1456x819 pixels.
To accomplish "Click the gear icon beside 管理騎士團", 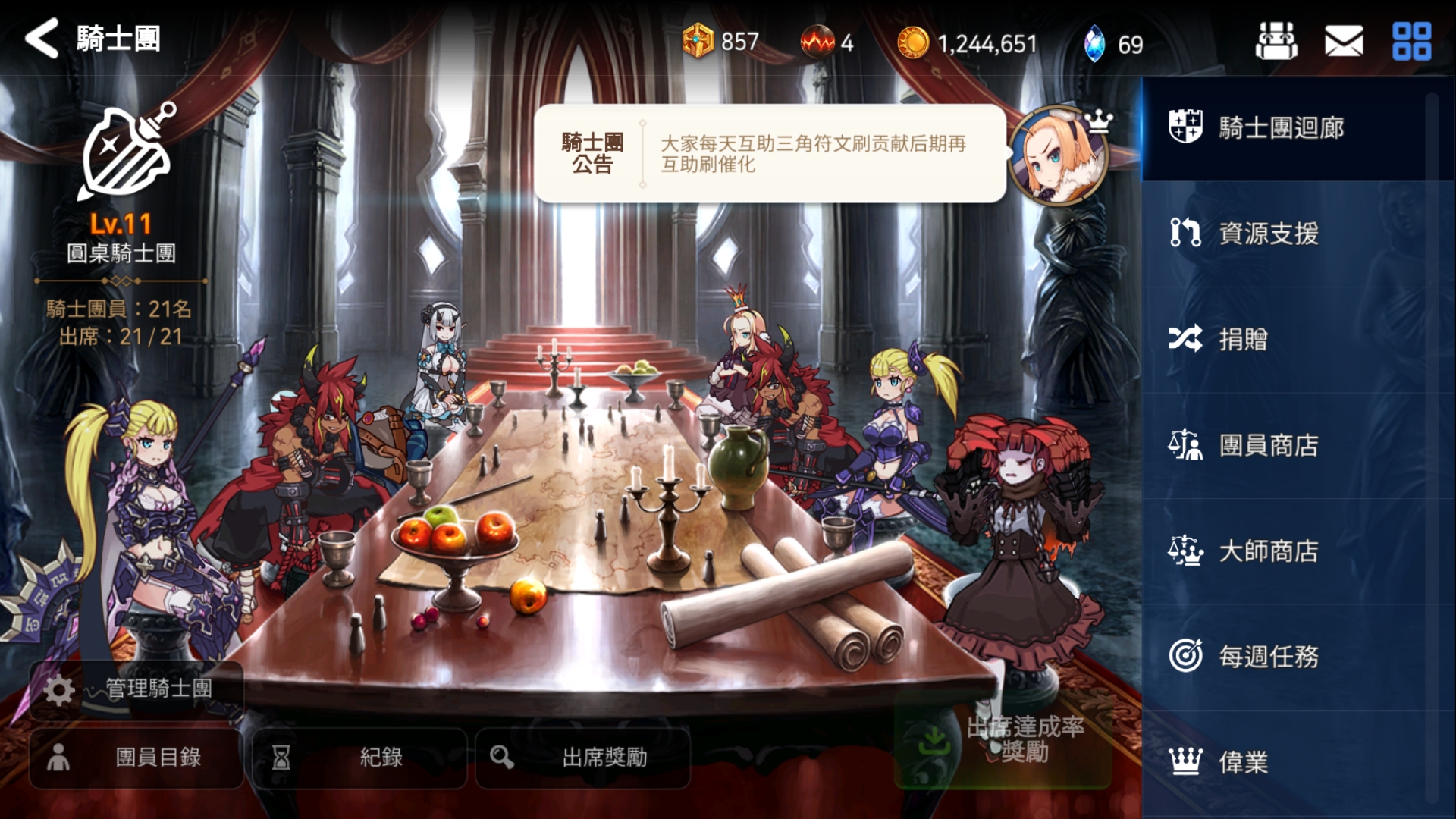I will click(x=59, y=690).
